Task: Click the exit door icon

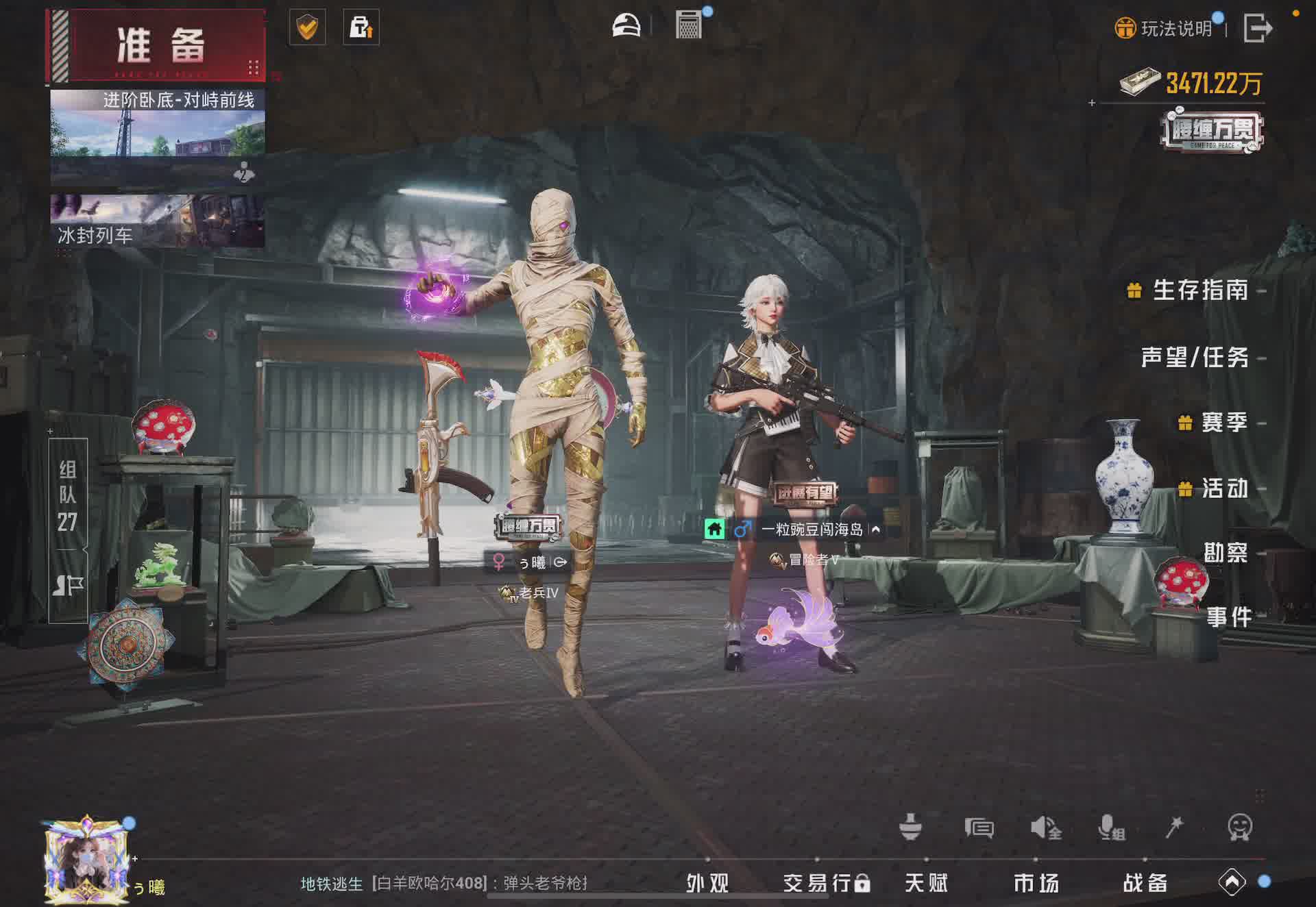Action: [1258, 28]
